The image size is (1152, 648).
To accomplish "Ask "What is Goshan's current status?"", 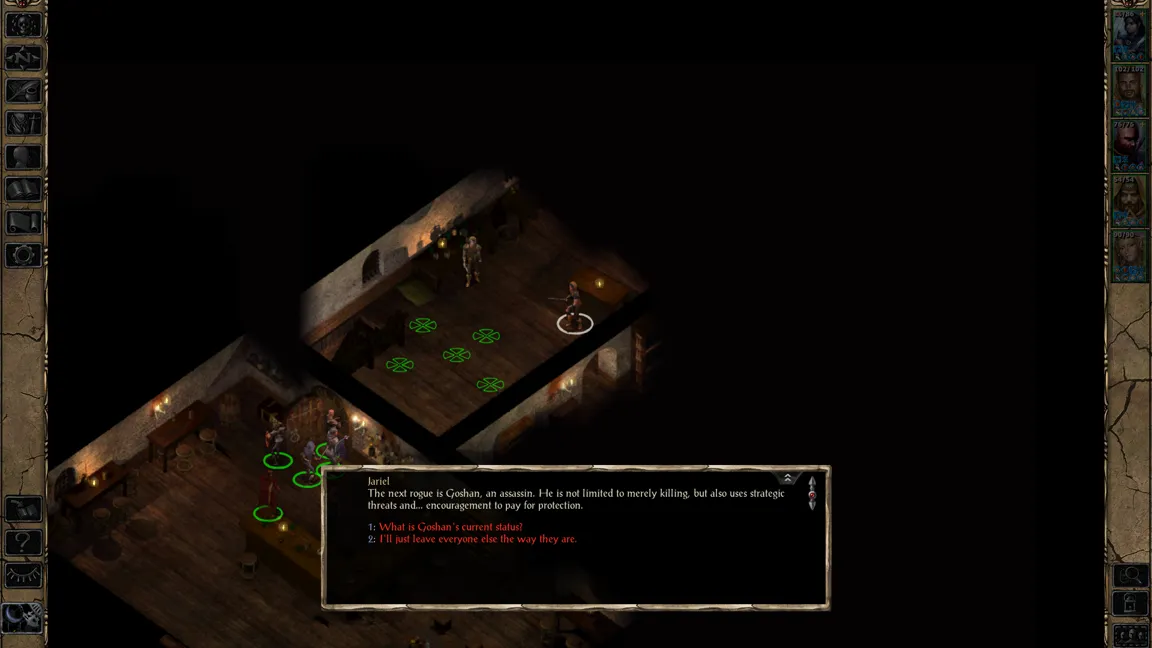I will pyautogui.click(x=450, y=527).
